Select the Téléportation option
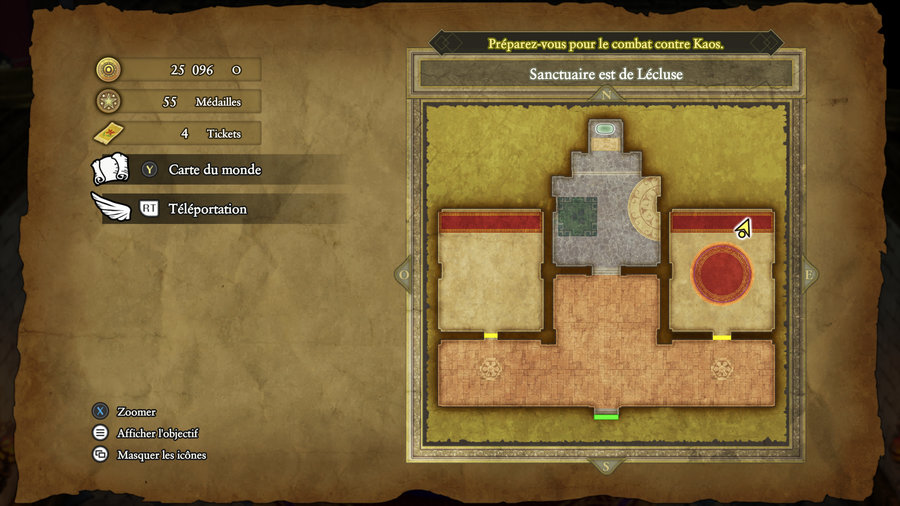Screen dimensions: 900x506 [x=207, y=209]
